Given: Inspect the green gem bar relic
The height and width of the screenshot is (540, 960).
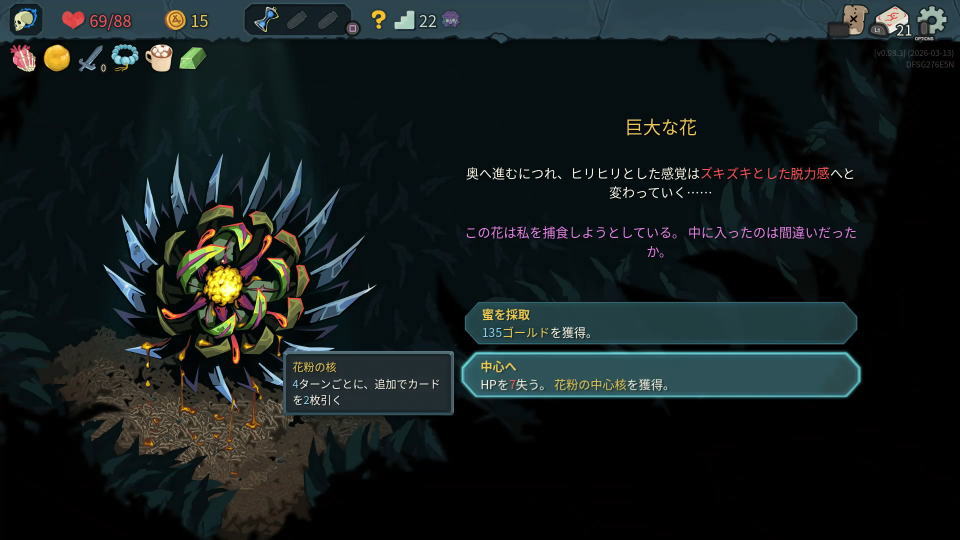Looking at the screenshot, I should click(192, 59).
